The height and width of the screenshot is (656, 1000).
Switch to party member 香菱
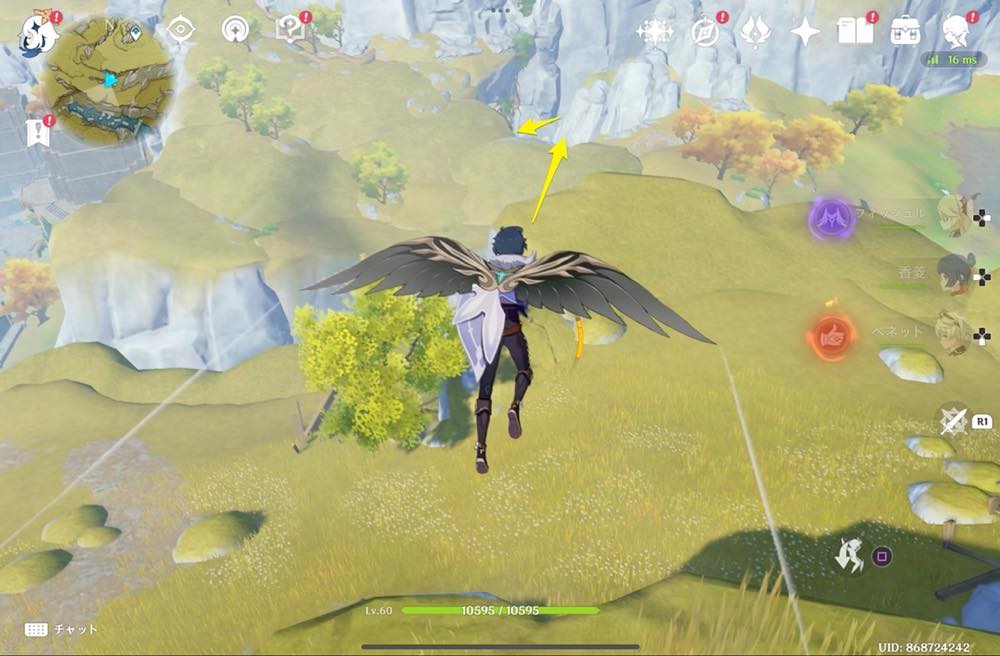click(953, 272)
